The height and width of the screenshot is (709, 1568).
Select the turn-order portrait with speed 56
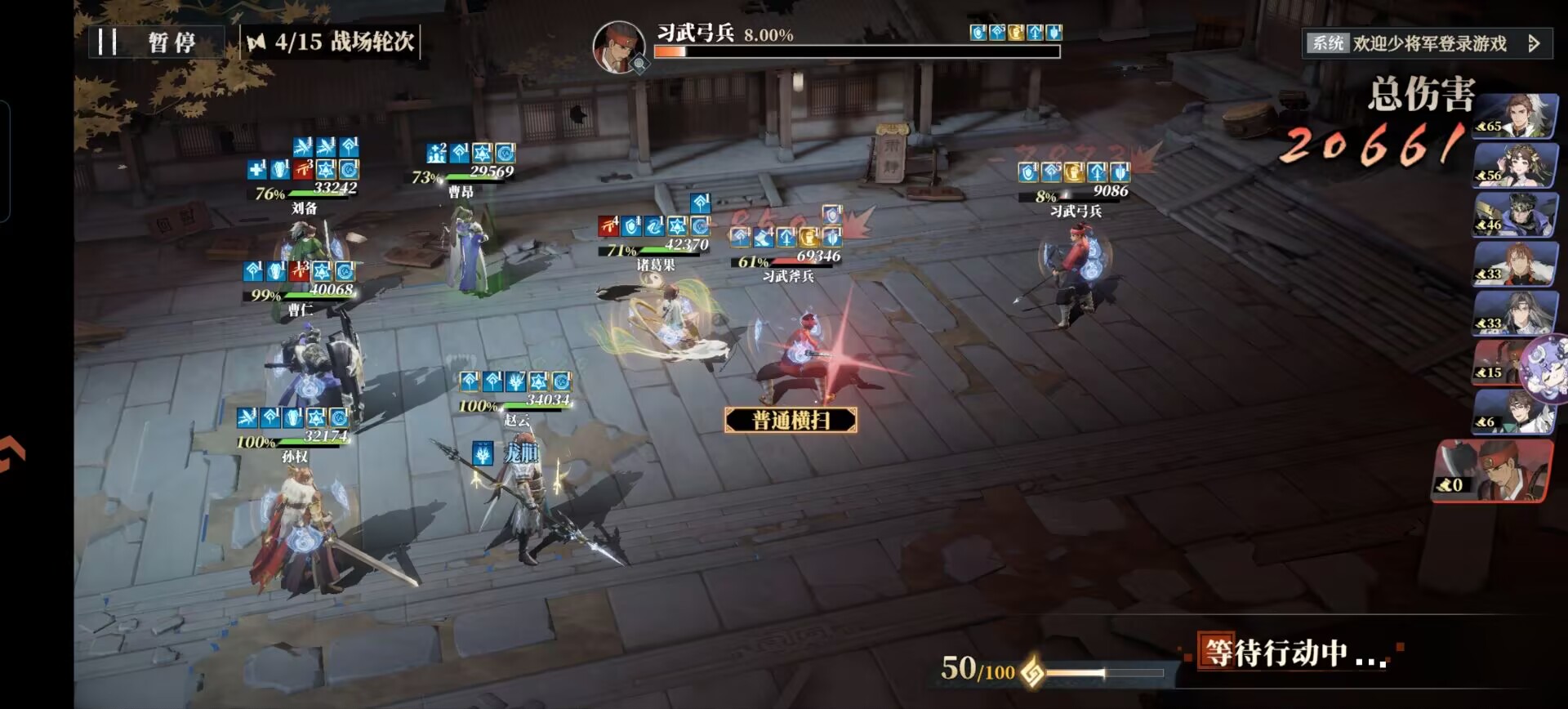(x=1516, y=166)
